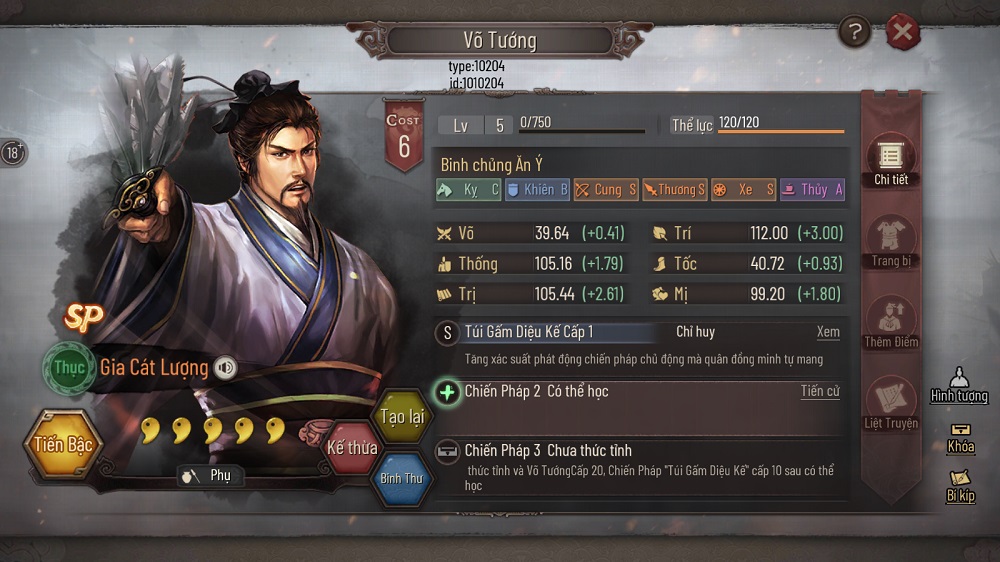The image size is (1000, 562).
Task: Close the Võ Tướng window
Action: pyautogui.click(x=902, y=33)
